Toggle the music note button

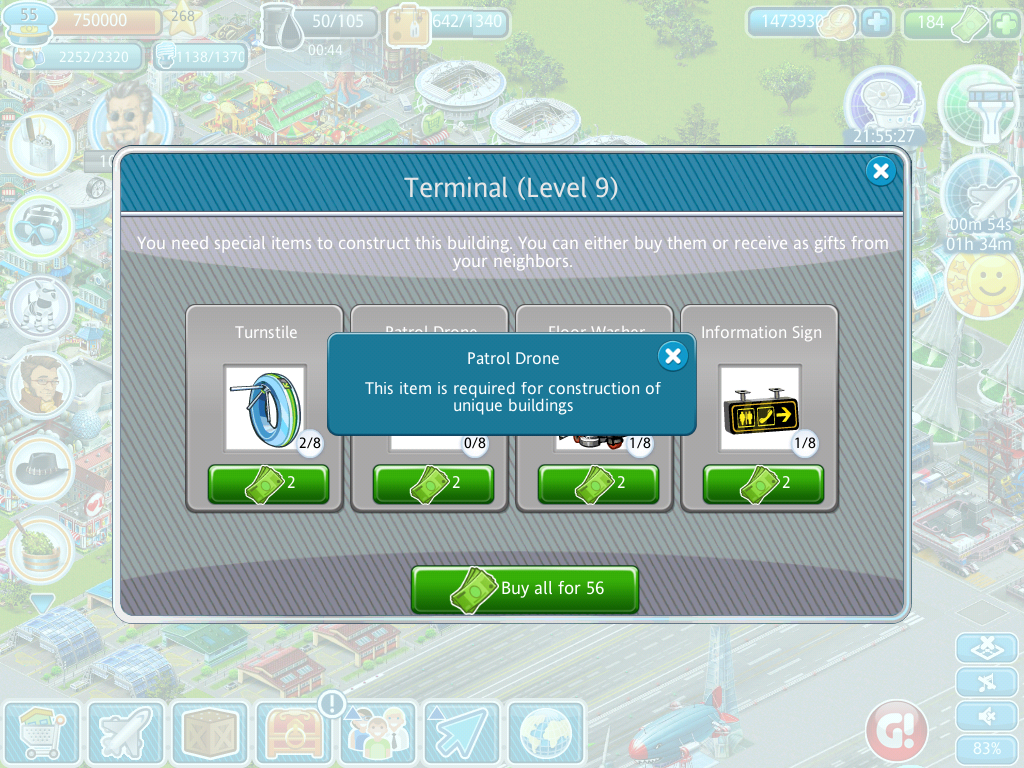coord(987,682)
